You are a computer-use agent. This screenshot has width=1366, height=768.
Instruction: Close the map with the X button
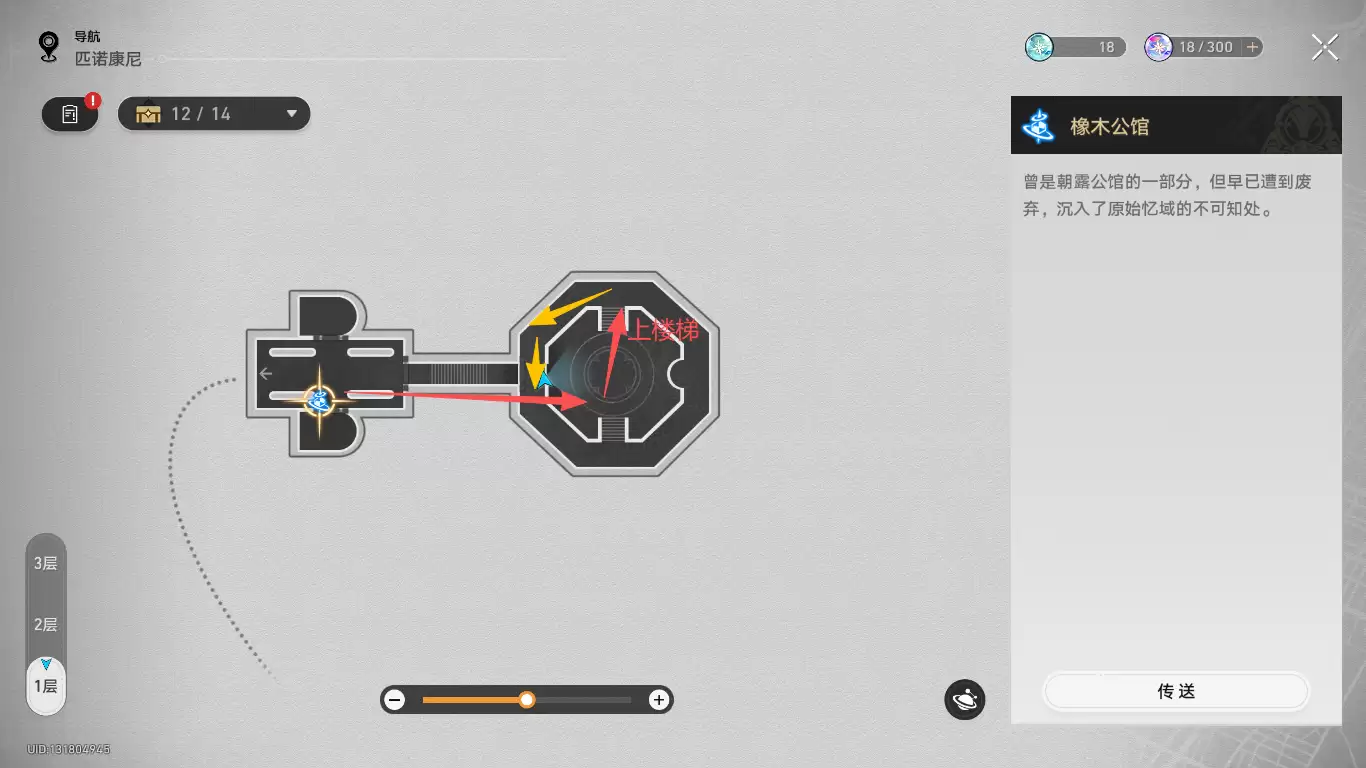click(1324, 47)
